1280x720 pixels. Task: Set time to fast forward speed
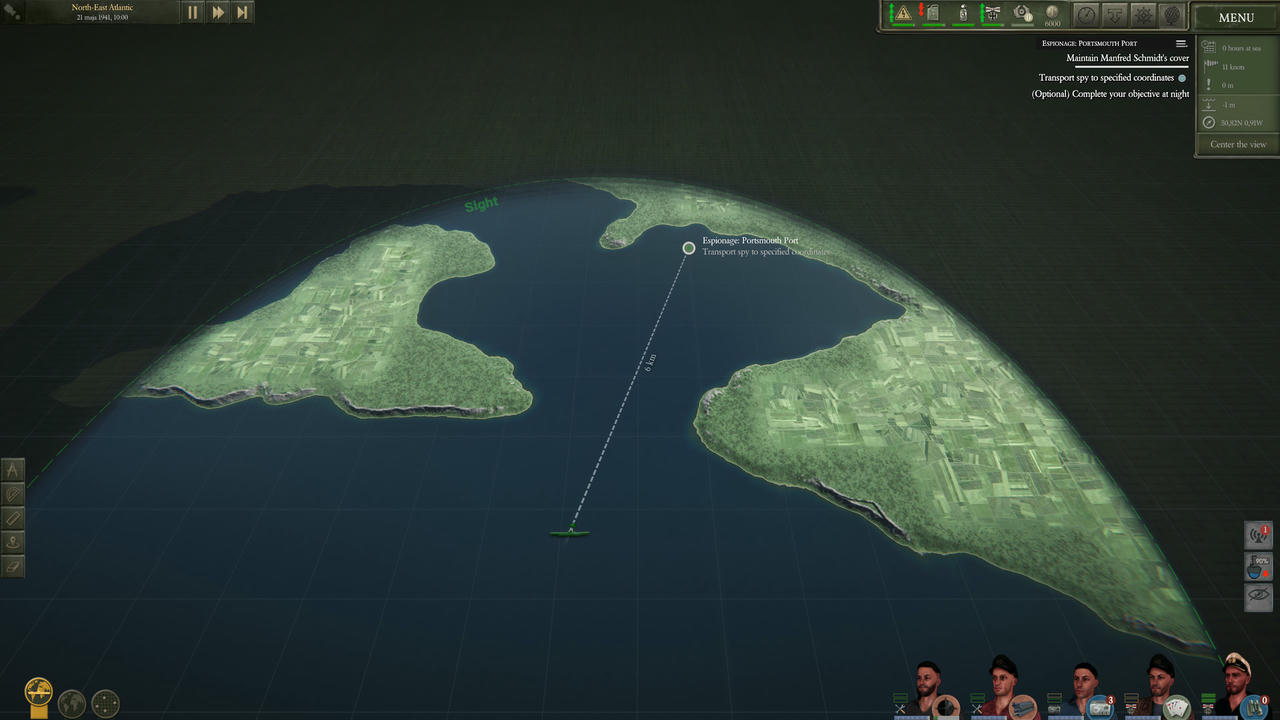(218, 13)
